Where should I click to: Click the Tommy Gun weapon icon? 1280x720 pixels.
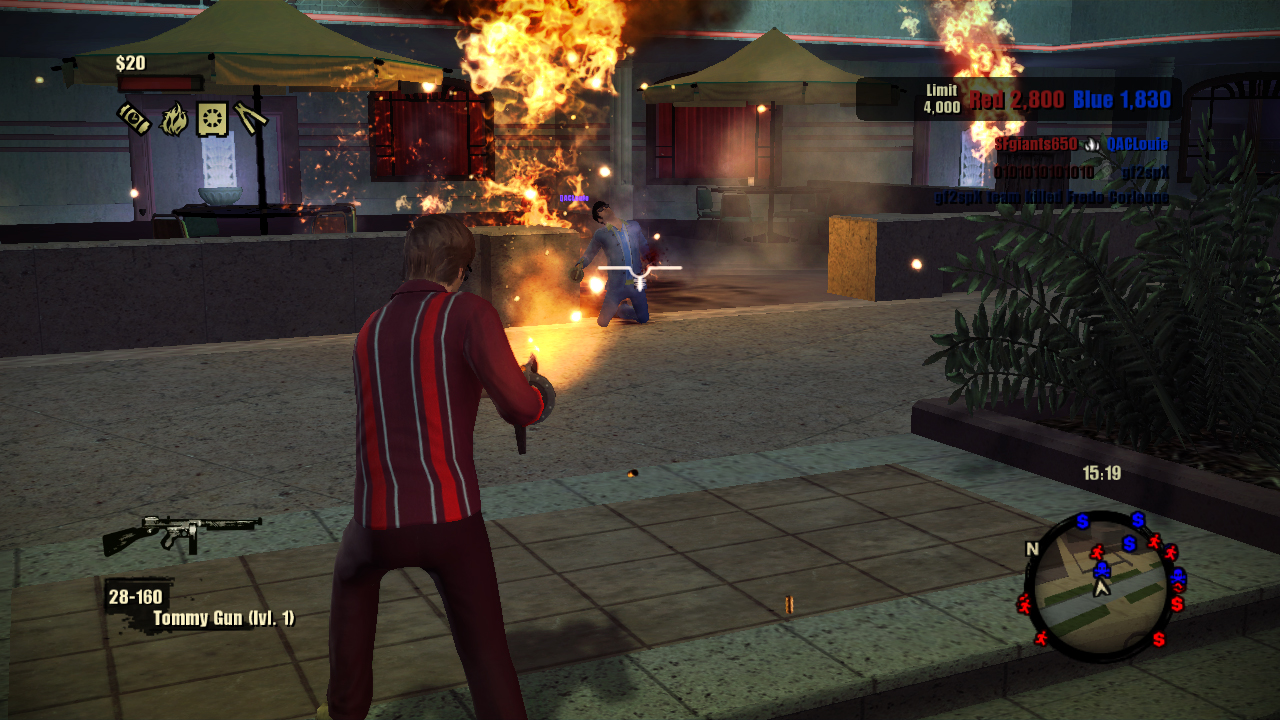click(182, 534)
